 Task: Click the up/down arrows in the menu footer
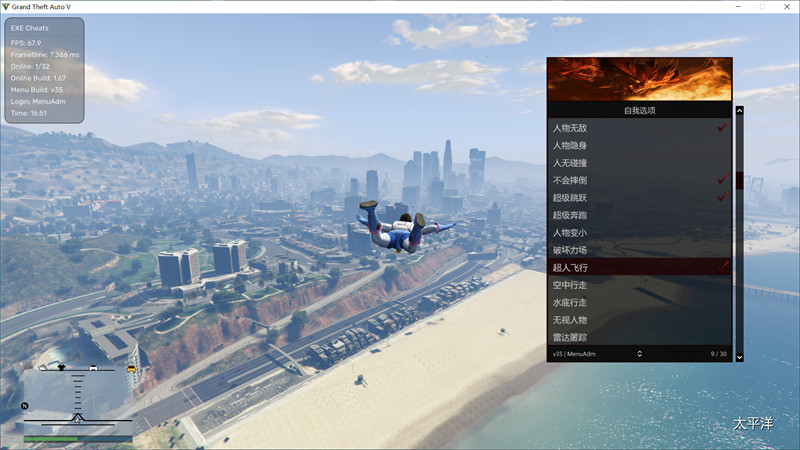639,353
